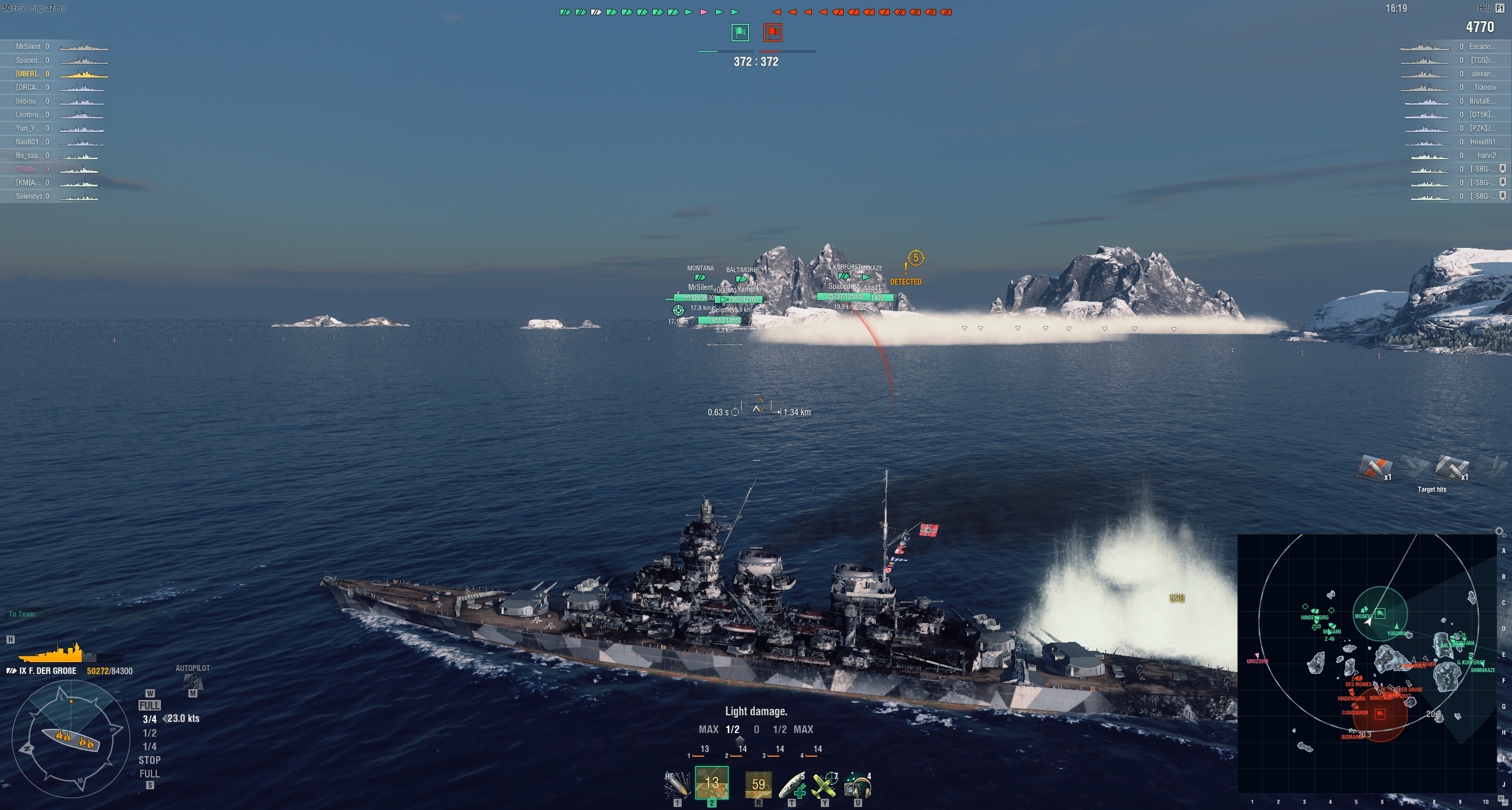Use the Repair Party consumable
1512x810 pixels.
pos(792,785)
